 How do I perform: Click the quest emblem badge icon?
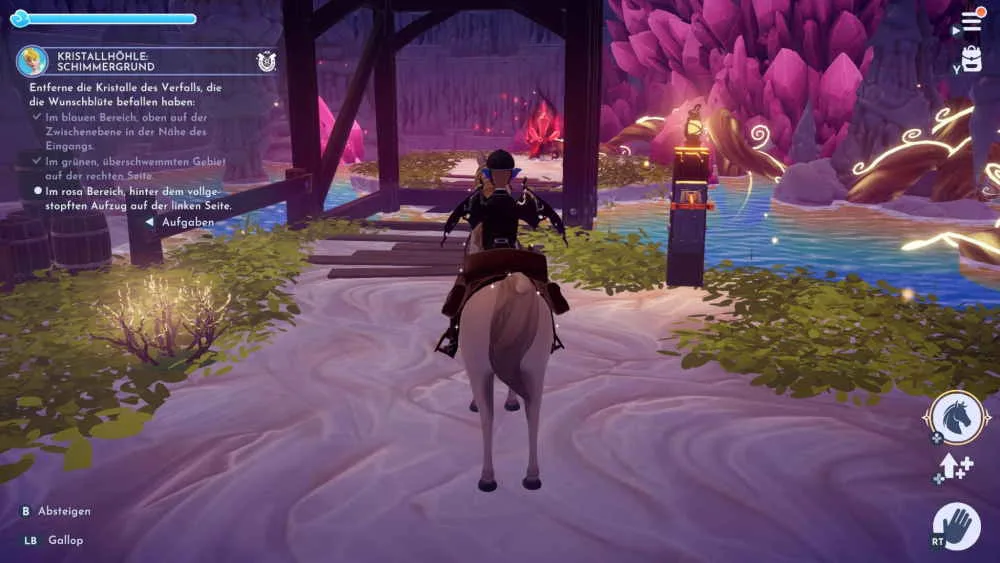click(265, 61)
